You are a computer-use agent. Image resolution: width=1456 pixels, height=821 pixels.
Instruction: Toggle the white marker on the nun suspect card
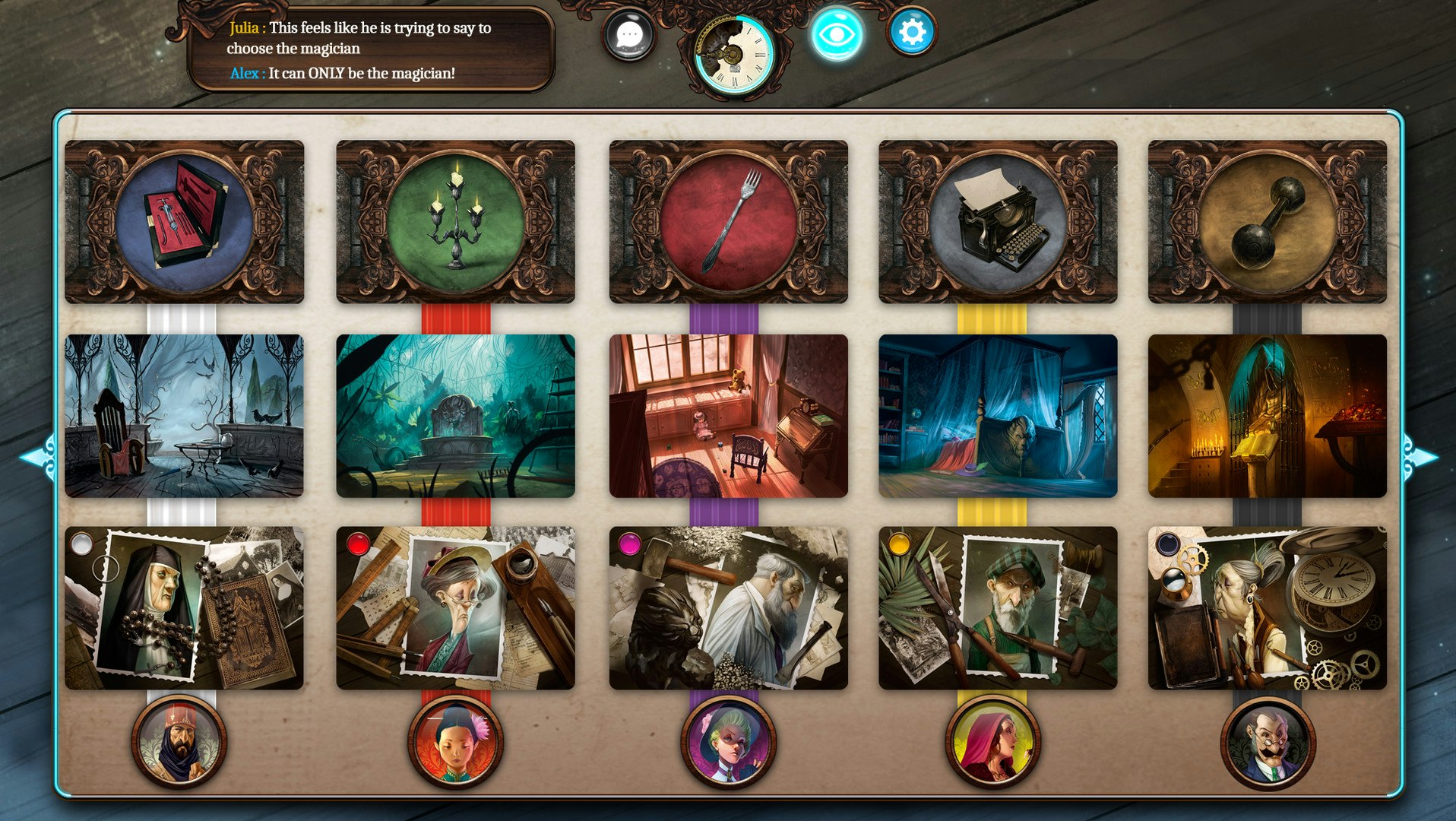click(84, 545)
